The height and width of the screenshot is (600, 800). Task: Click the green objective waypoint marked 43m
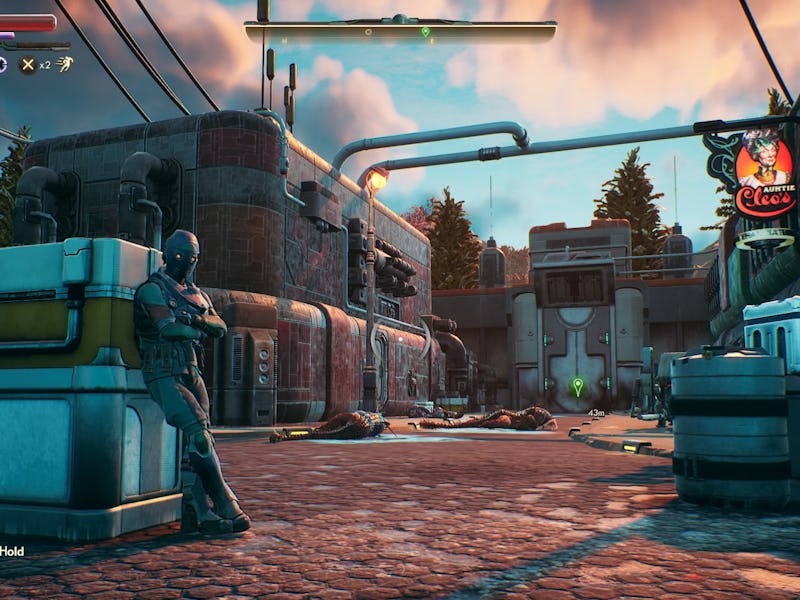pyautogui.click(x=577, y=385)
